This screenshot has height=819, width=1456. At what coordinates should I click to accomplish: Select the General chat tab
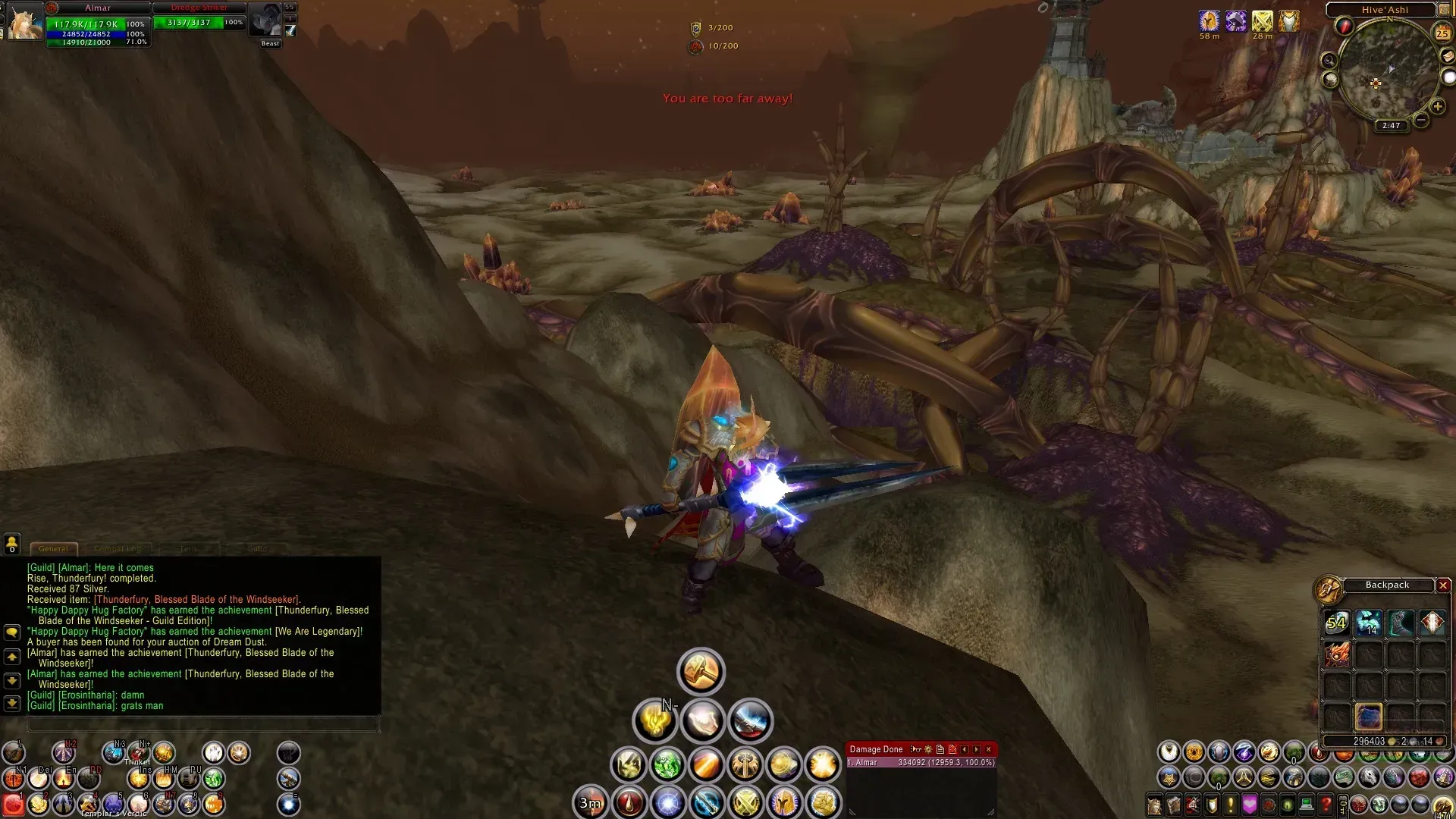(53, 548)
